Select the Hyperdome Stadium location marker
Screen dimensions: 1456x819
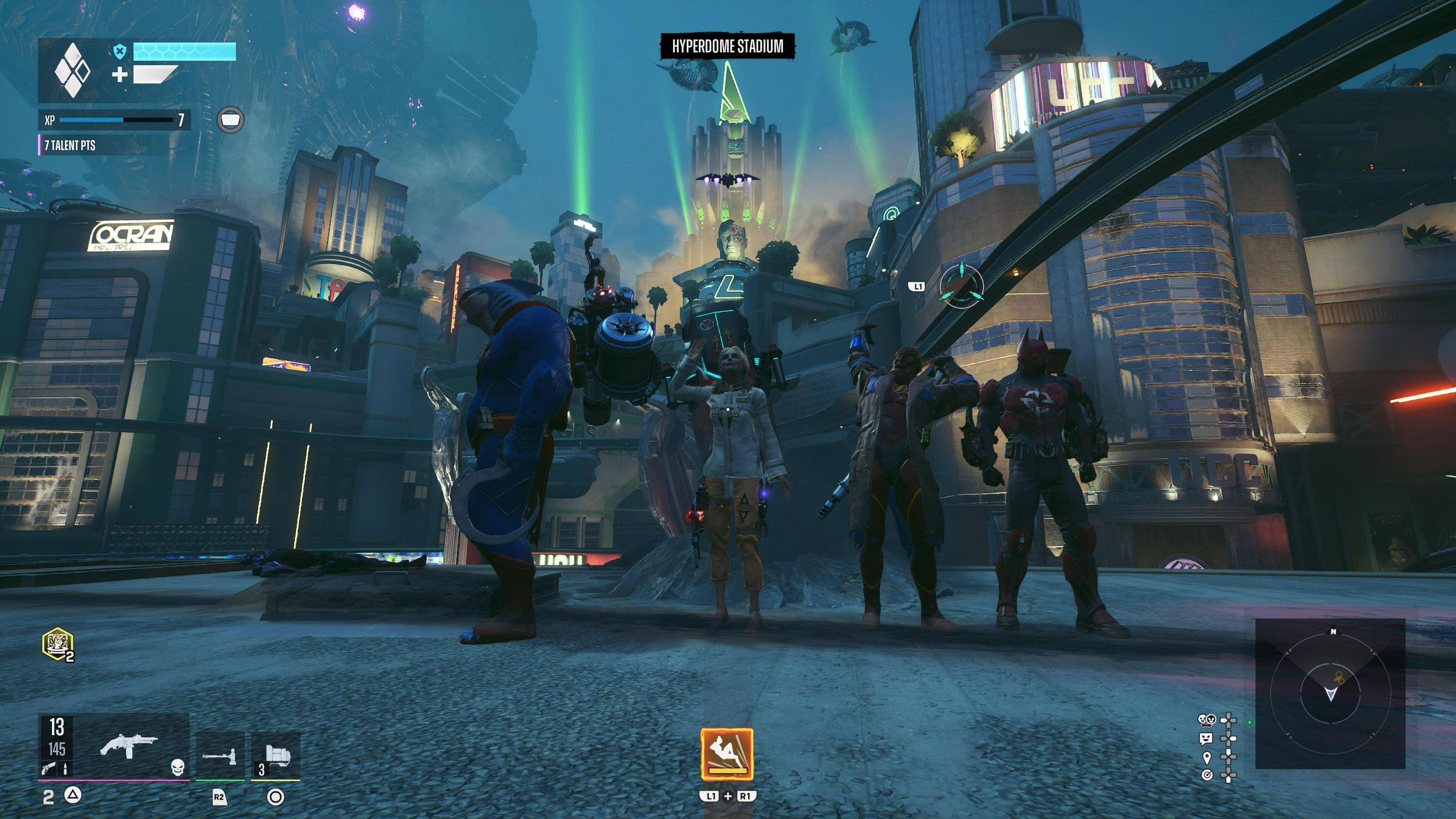tap(728, 46)
